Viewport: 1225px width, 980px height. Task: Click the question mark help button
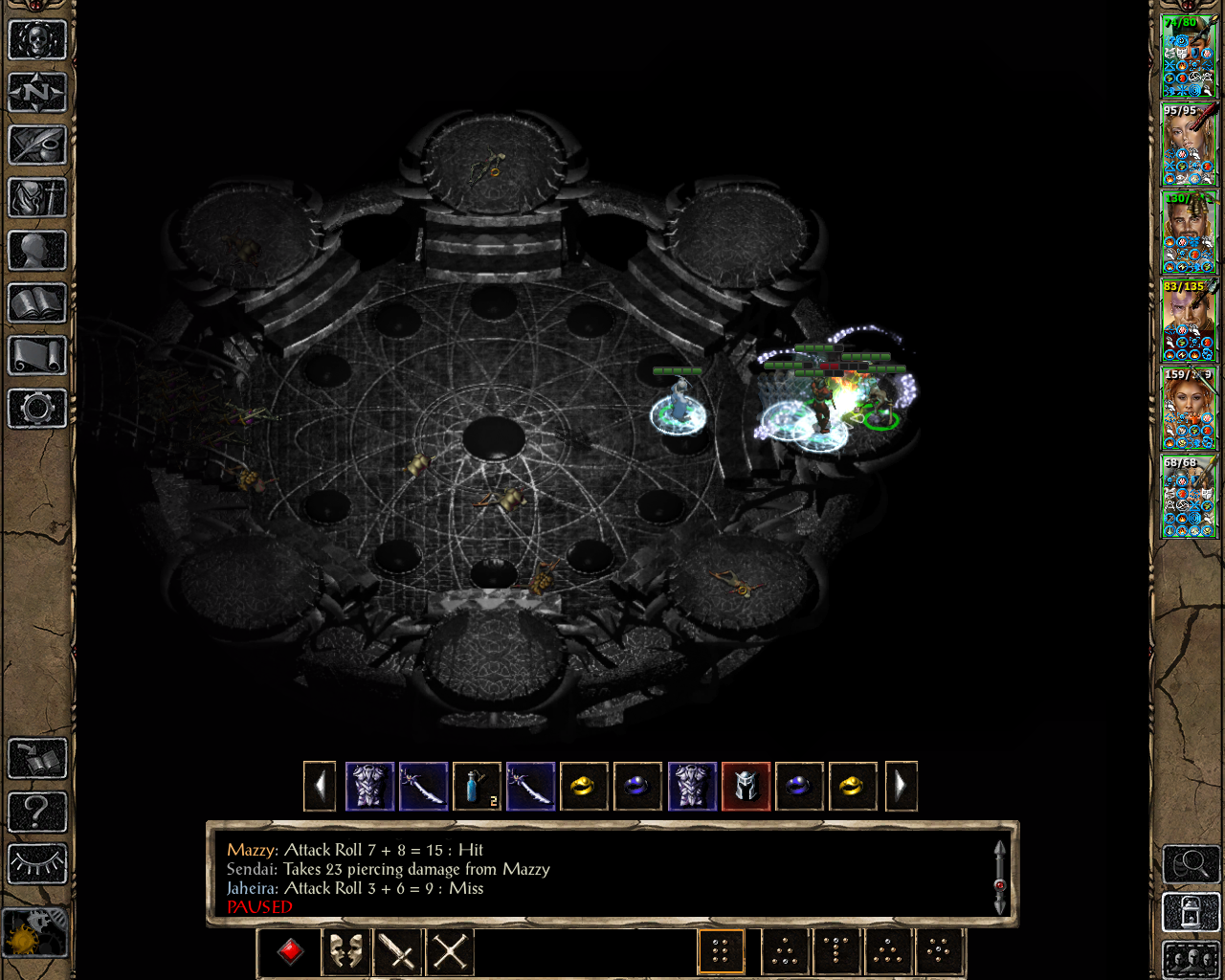[x=37, y=812]
